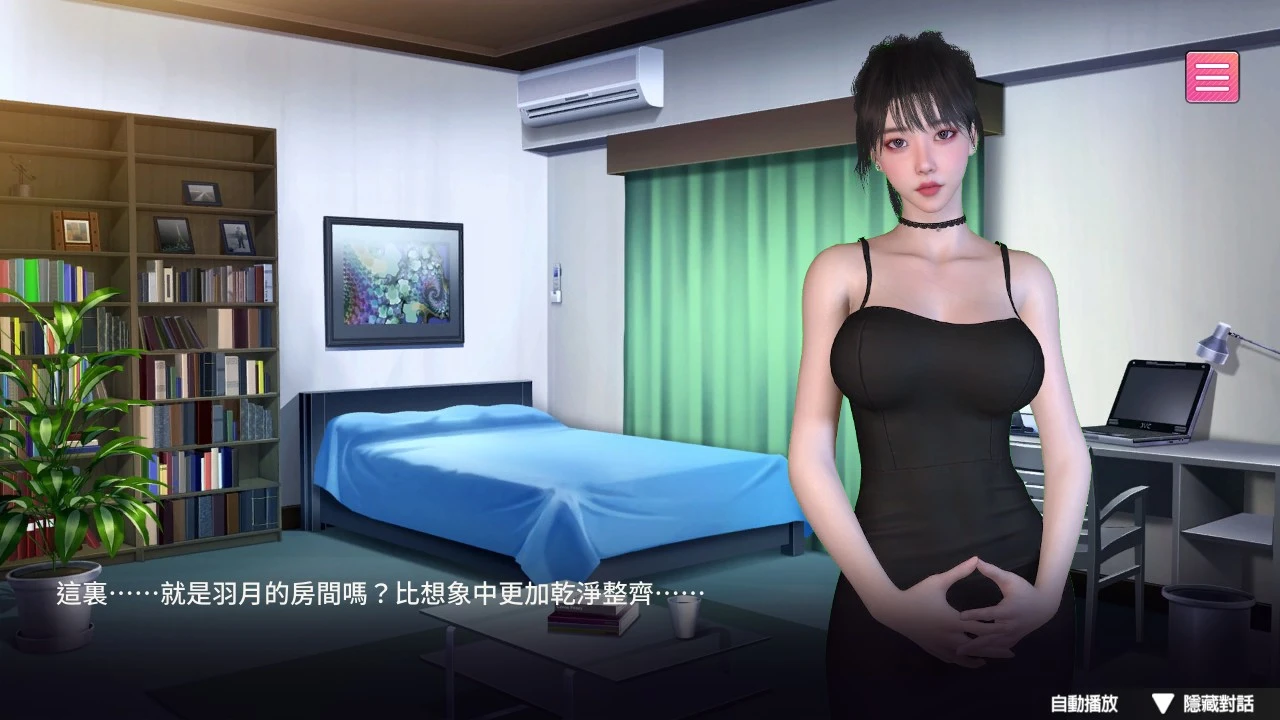Open the pink hamburger menu icon
This screenshot has width=1280, height=720.
click(x=1210, y=75)
